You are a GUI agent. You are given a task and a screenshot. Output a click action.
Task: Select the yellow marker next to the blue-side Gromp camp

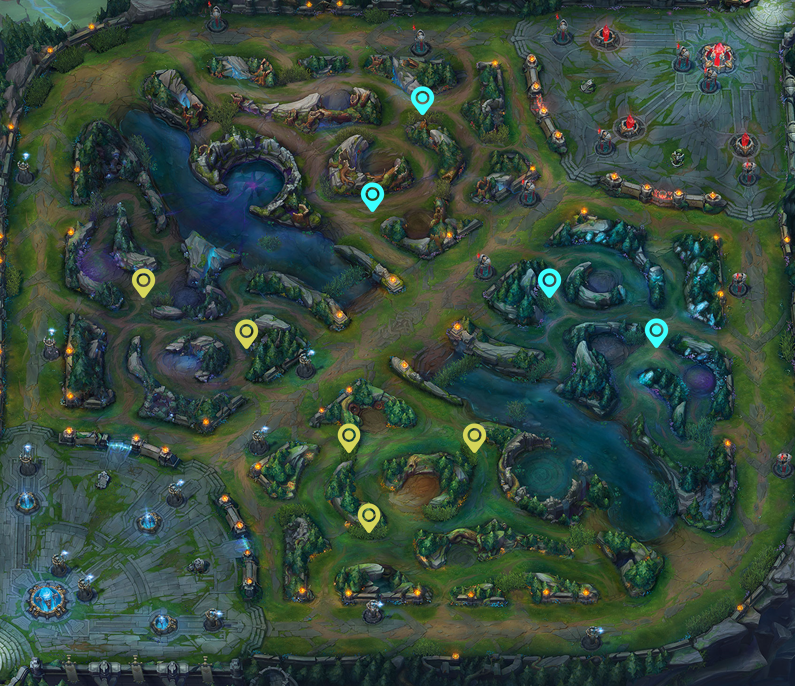click(144, 283)
